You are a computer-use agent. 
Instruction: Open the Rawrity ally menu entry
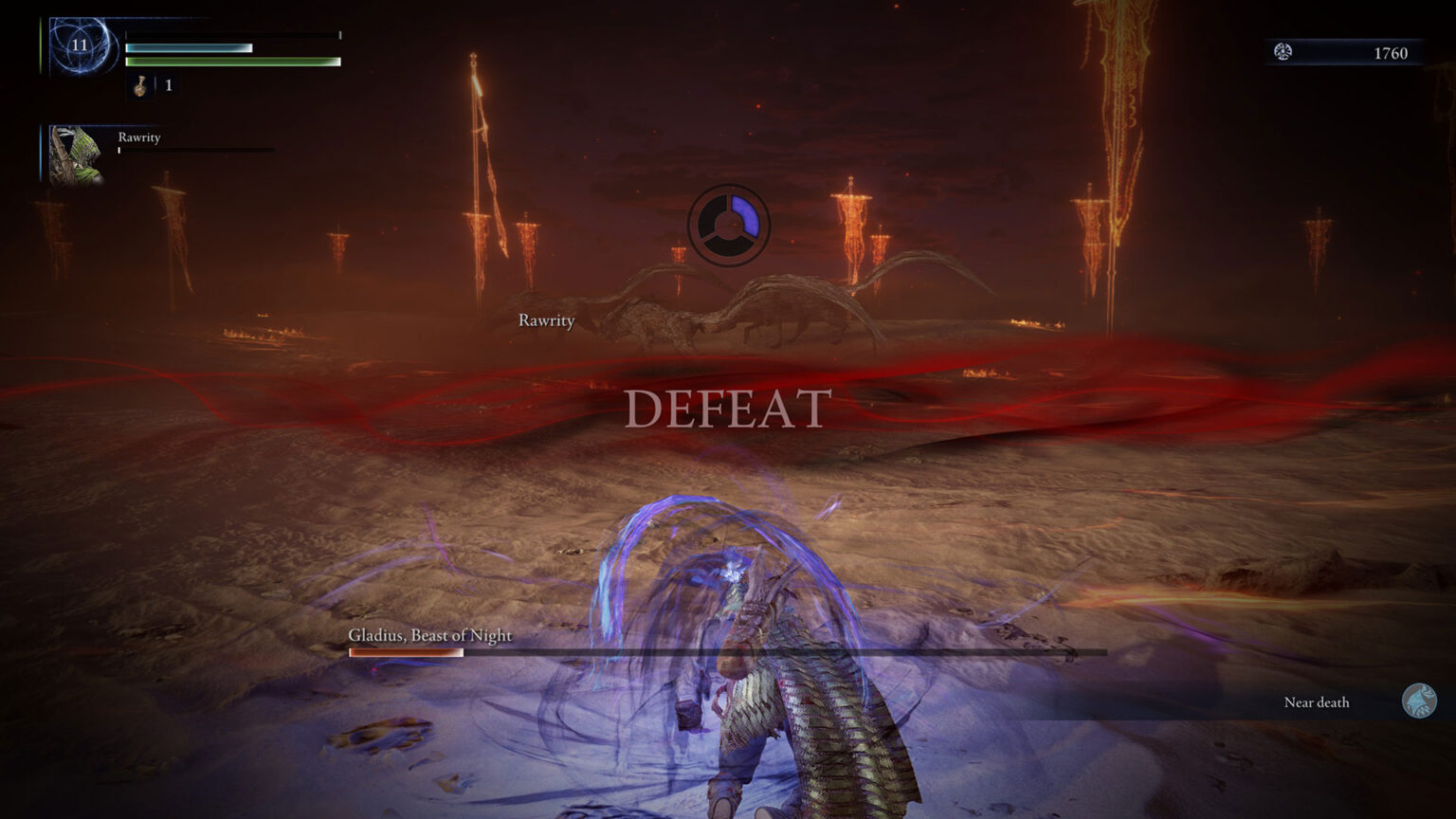click(138, 137)
